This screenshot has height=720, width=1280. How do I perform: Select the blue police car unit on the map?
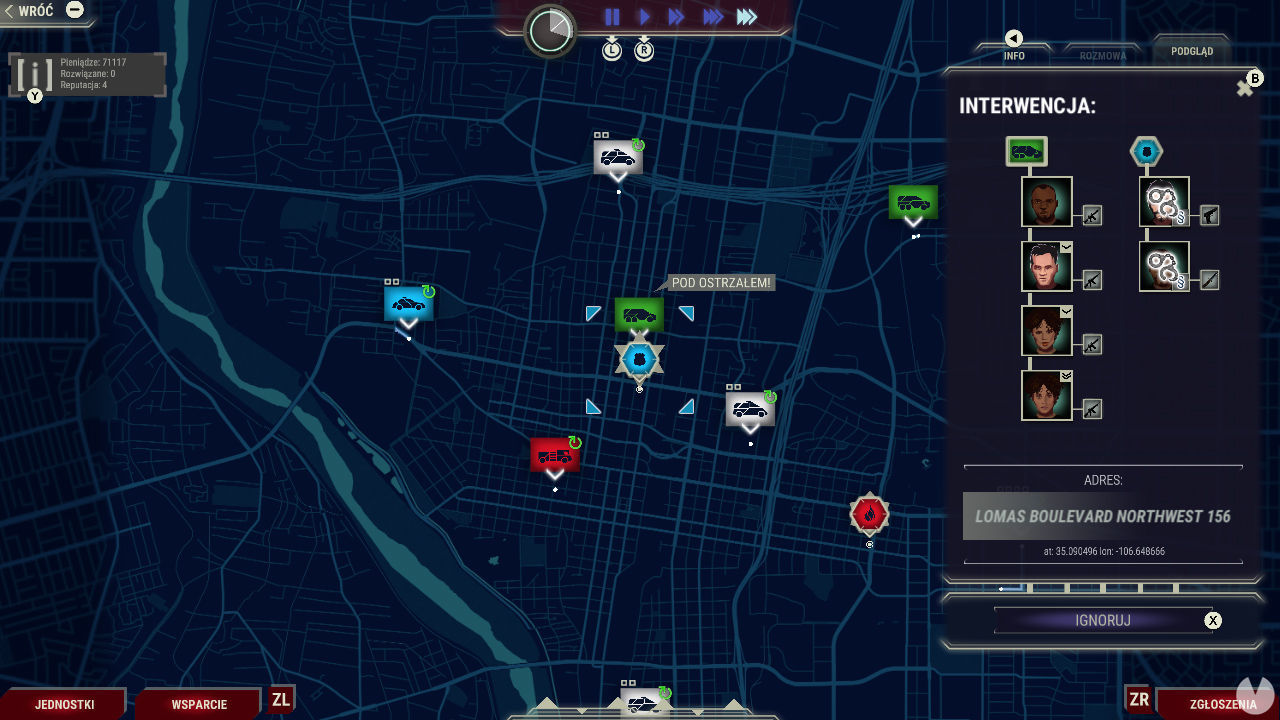409,303
